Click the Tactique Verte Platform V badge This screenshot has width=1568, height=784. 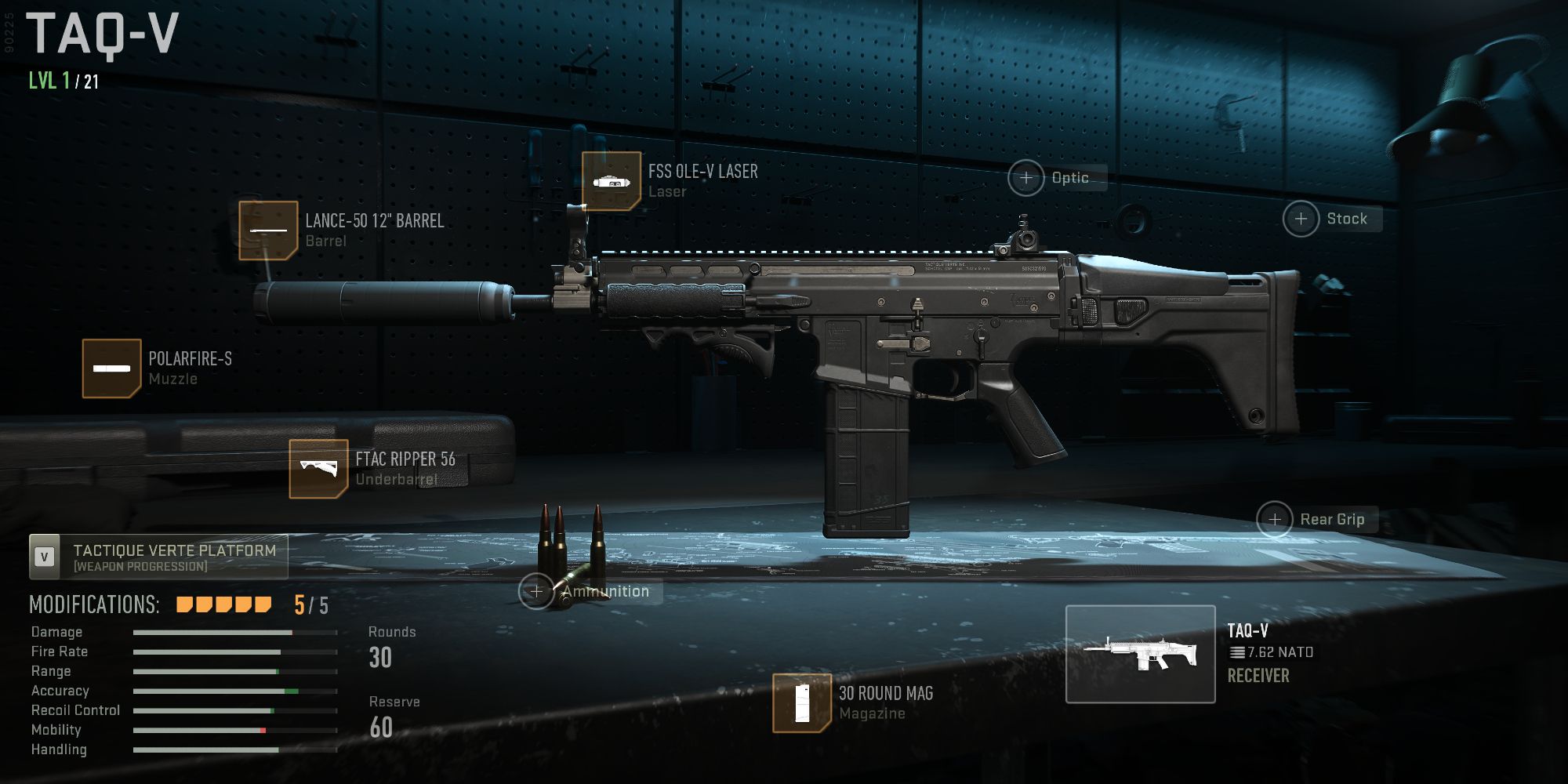(45, 554)
